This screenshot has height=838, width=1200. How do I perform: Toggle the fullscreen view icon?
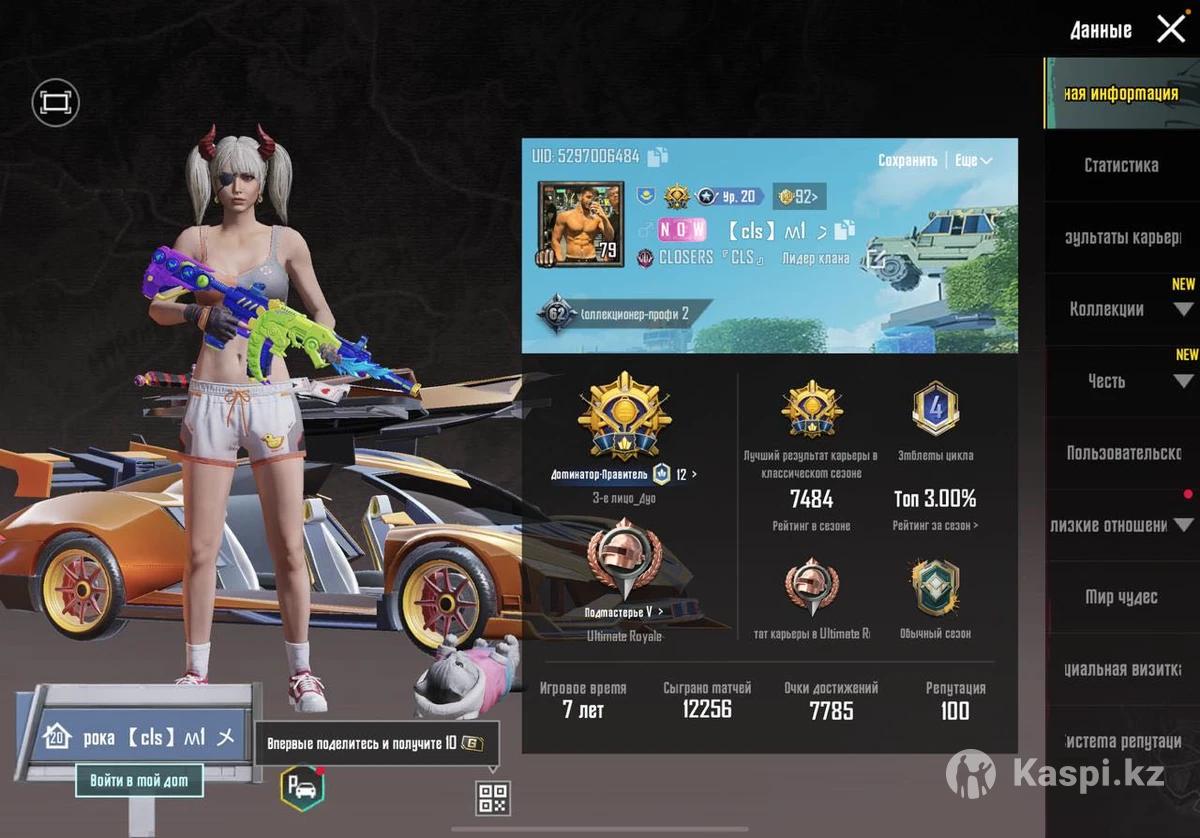click(x=55, y=102)
